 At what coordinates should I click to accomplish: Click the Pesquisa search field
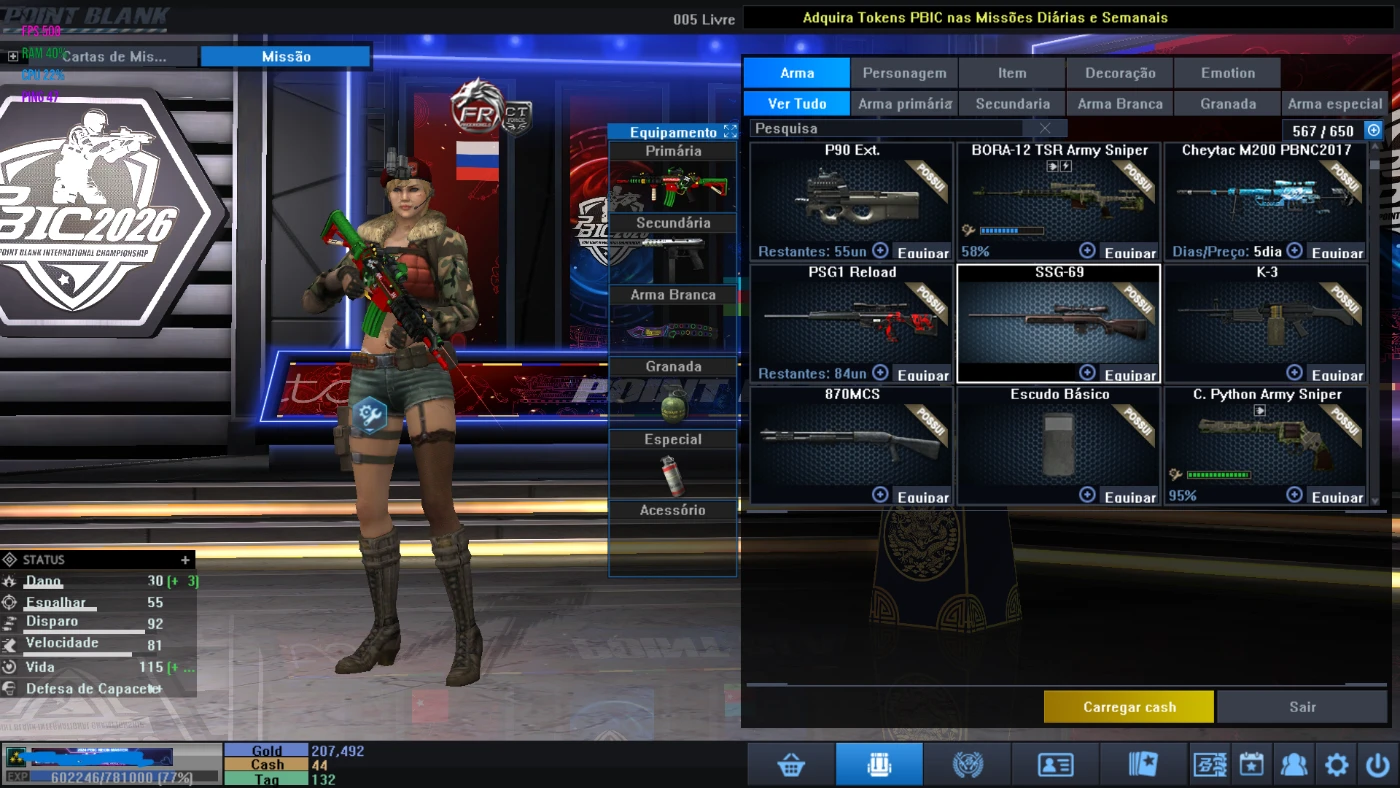tap(885, 129)
